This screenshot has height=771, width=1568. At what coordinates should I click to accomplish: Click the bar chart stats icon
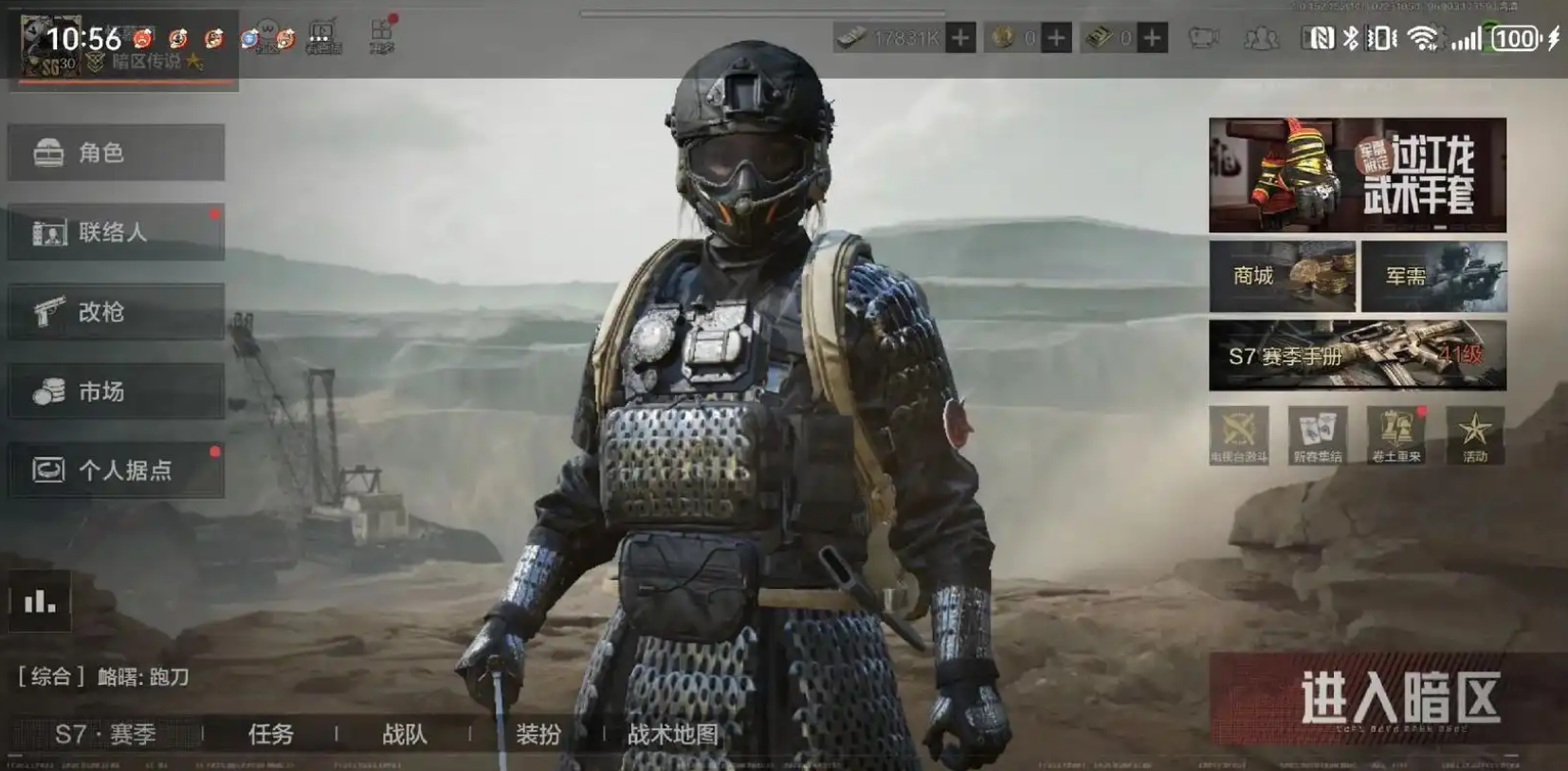click(40, 601)
